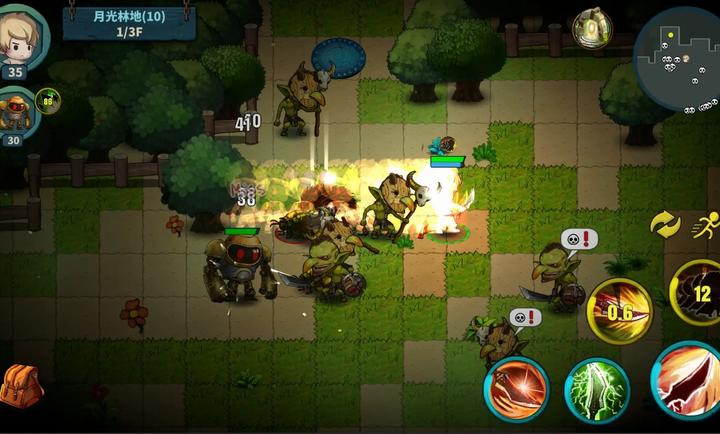The width and height of the screenshot is (720, 434).
Task: Activate the running figure dash icon
Action: [x=705, y=226]
